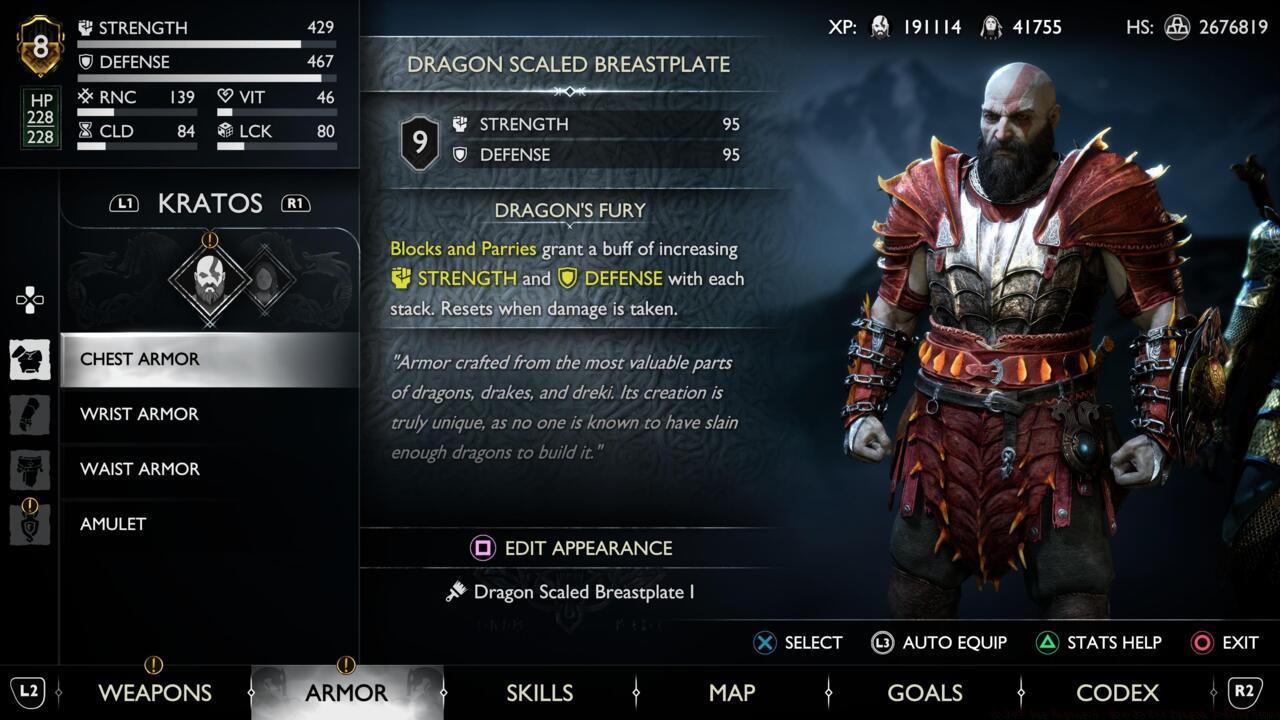Click L2 to go to previous menu section
1280x720 pixels.
click(27, 692)
